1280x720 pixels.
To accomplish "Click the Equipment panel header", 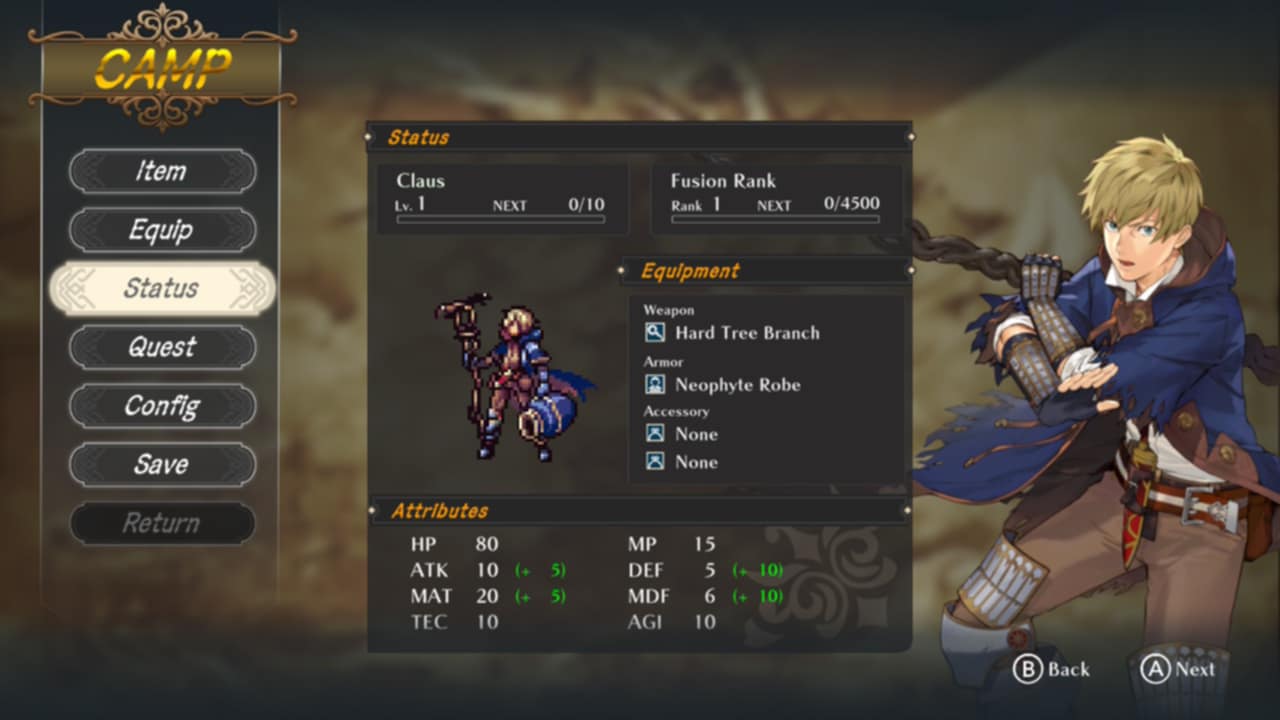I will coord(690,270).
